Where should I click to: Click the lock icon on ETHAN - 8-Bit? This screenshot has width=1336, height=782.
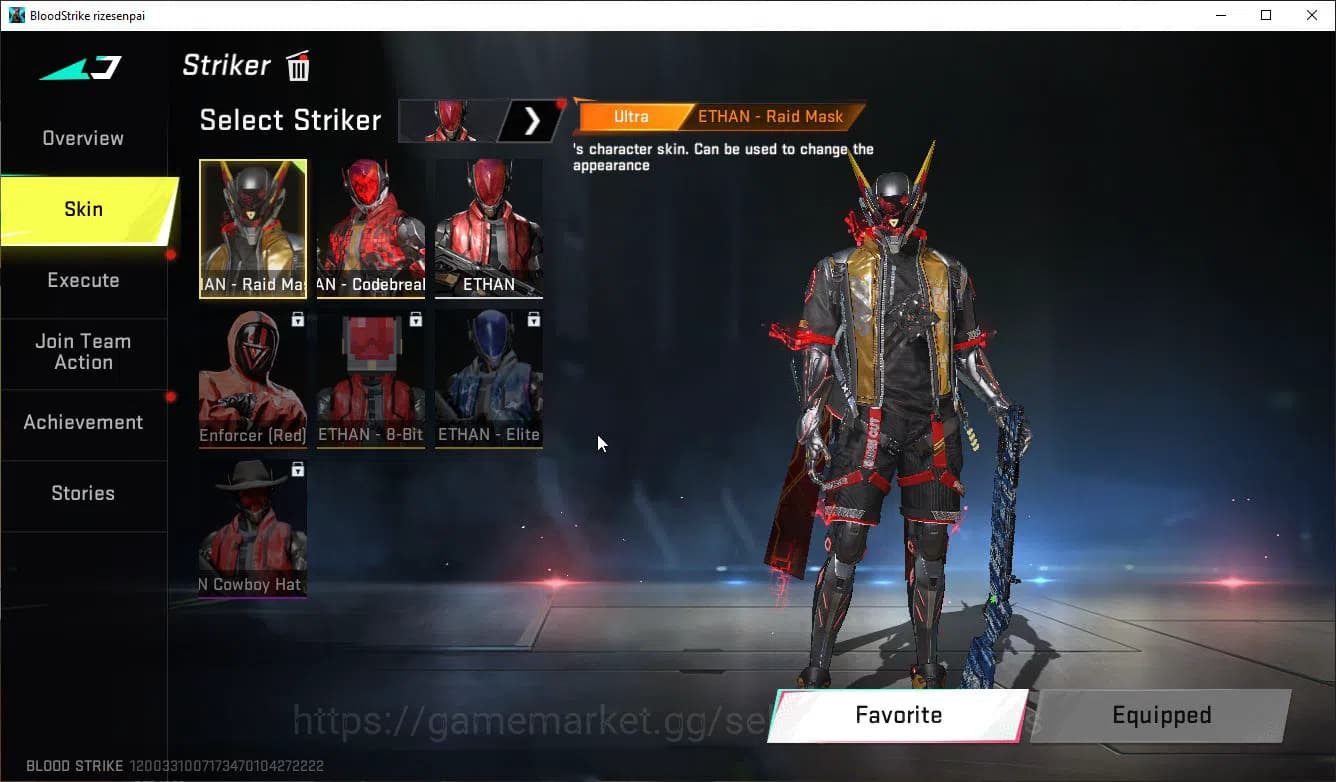click(415, 319)
